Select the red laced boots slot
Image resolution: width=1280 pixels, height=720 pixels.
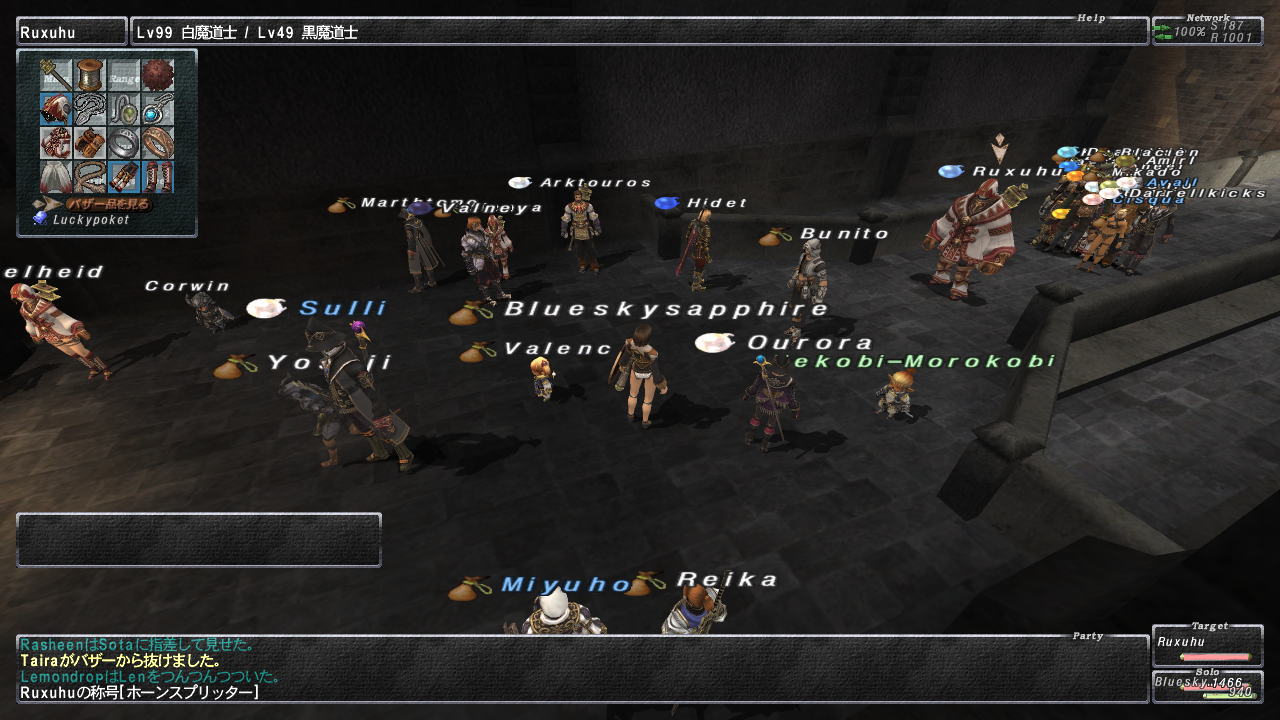tap(158, 177)
